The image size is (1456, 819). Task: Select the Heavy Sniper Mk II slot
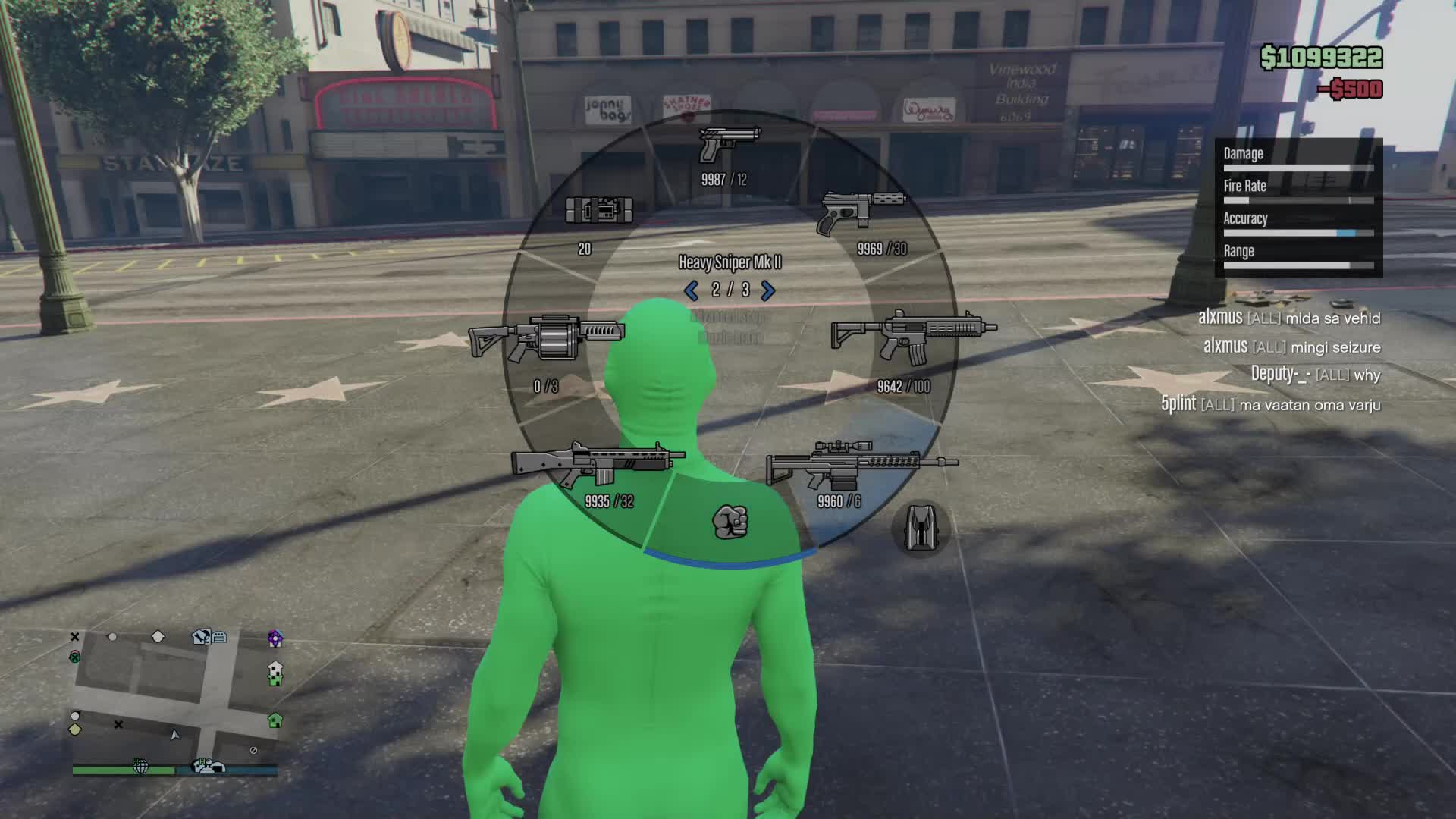(x=861, y=464)
